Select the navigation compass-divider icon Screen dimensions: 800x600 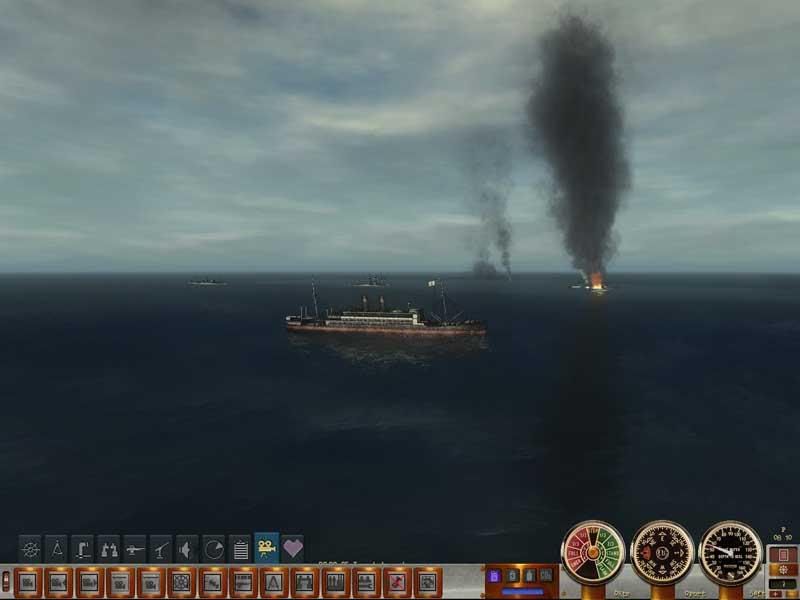pos(56,548)
